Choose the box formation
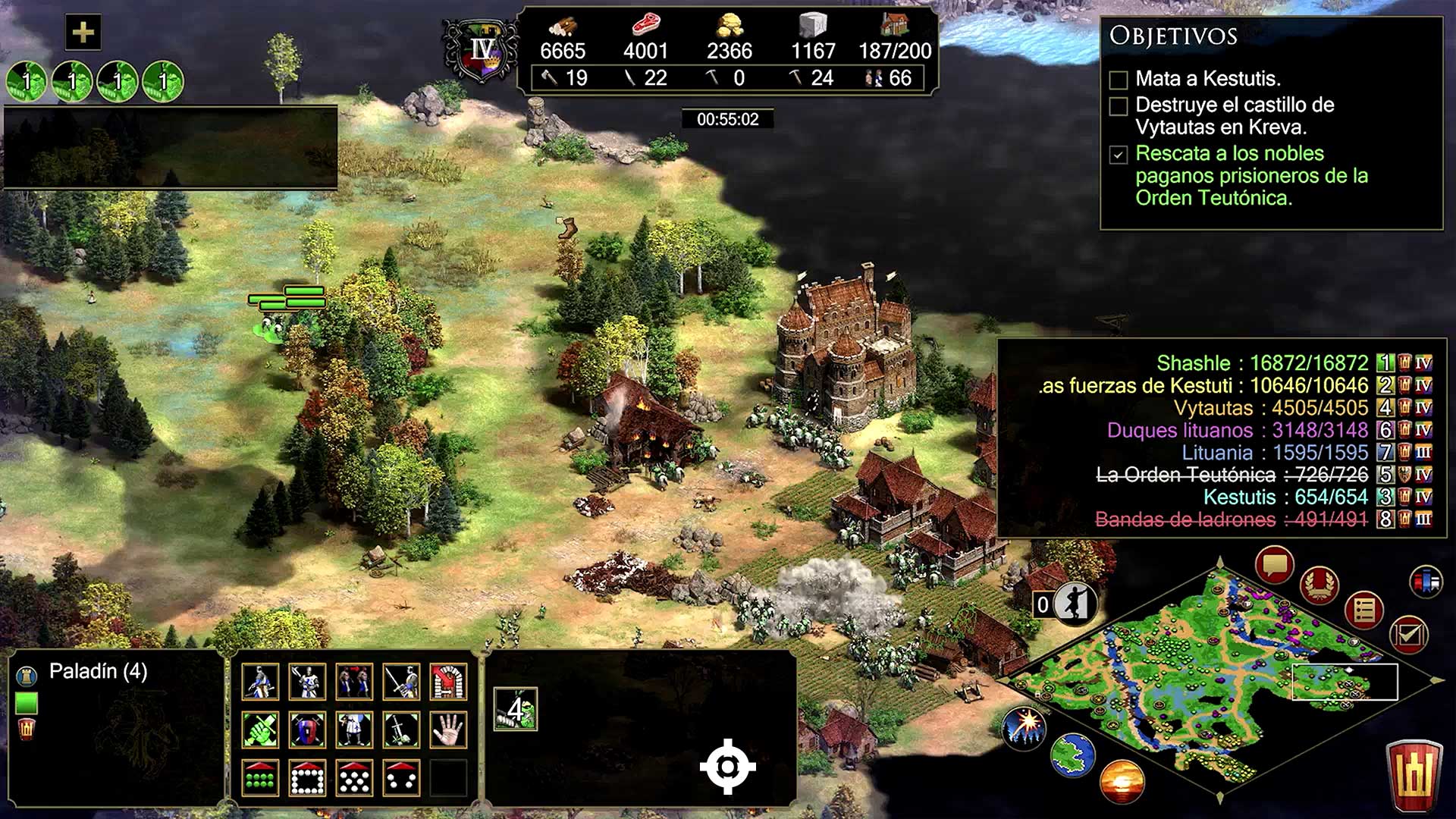 pos(307,778)
